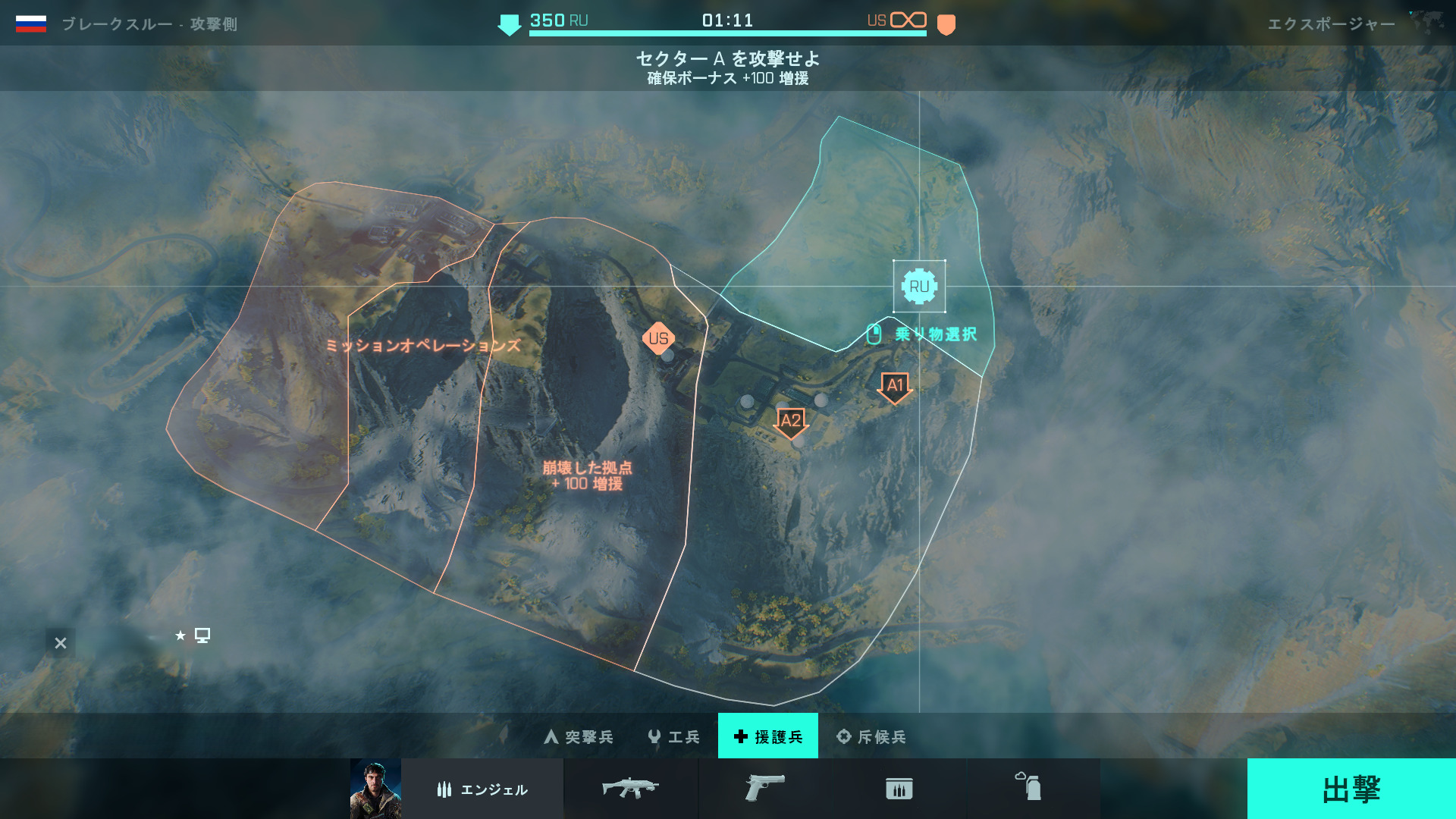Open the primary submachine gun slot
The image size is (1456, 819).
click(x=630, y=789)
